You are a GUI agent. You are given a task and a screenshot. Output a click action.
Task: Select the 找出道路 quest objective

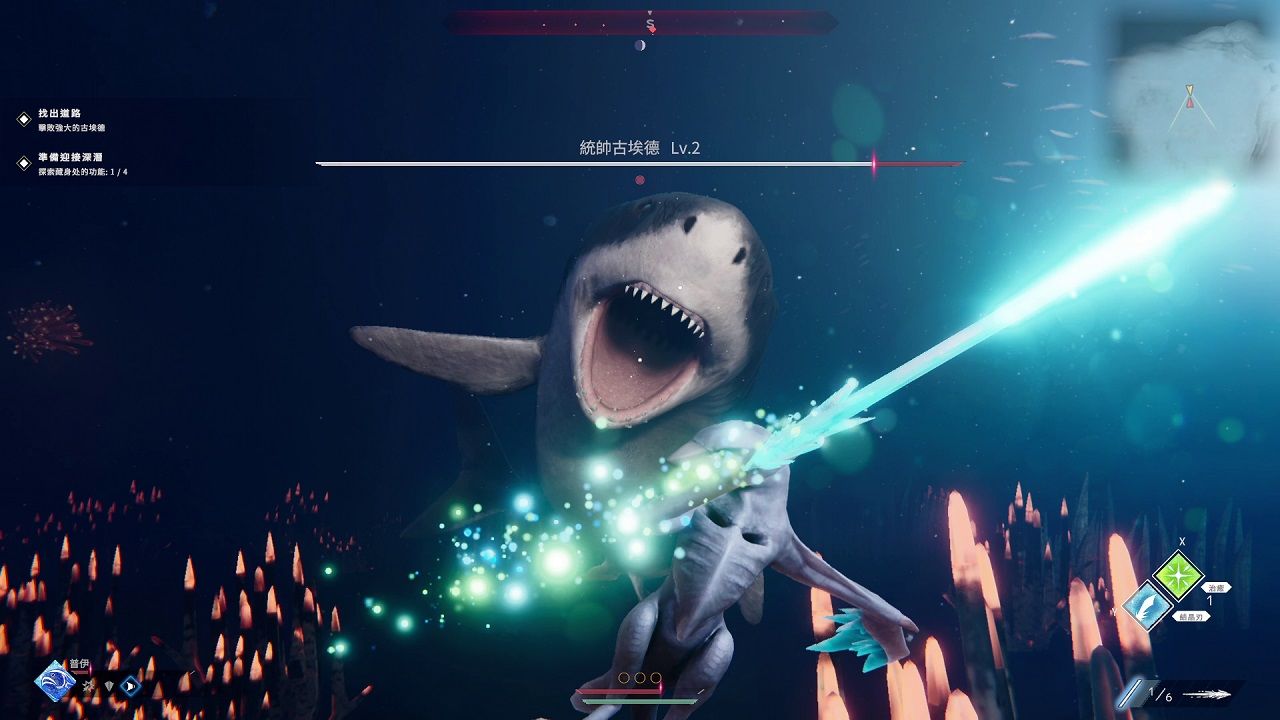click(60, 114)
